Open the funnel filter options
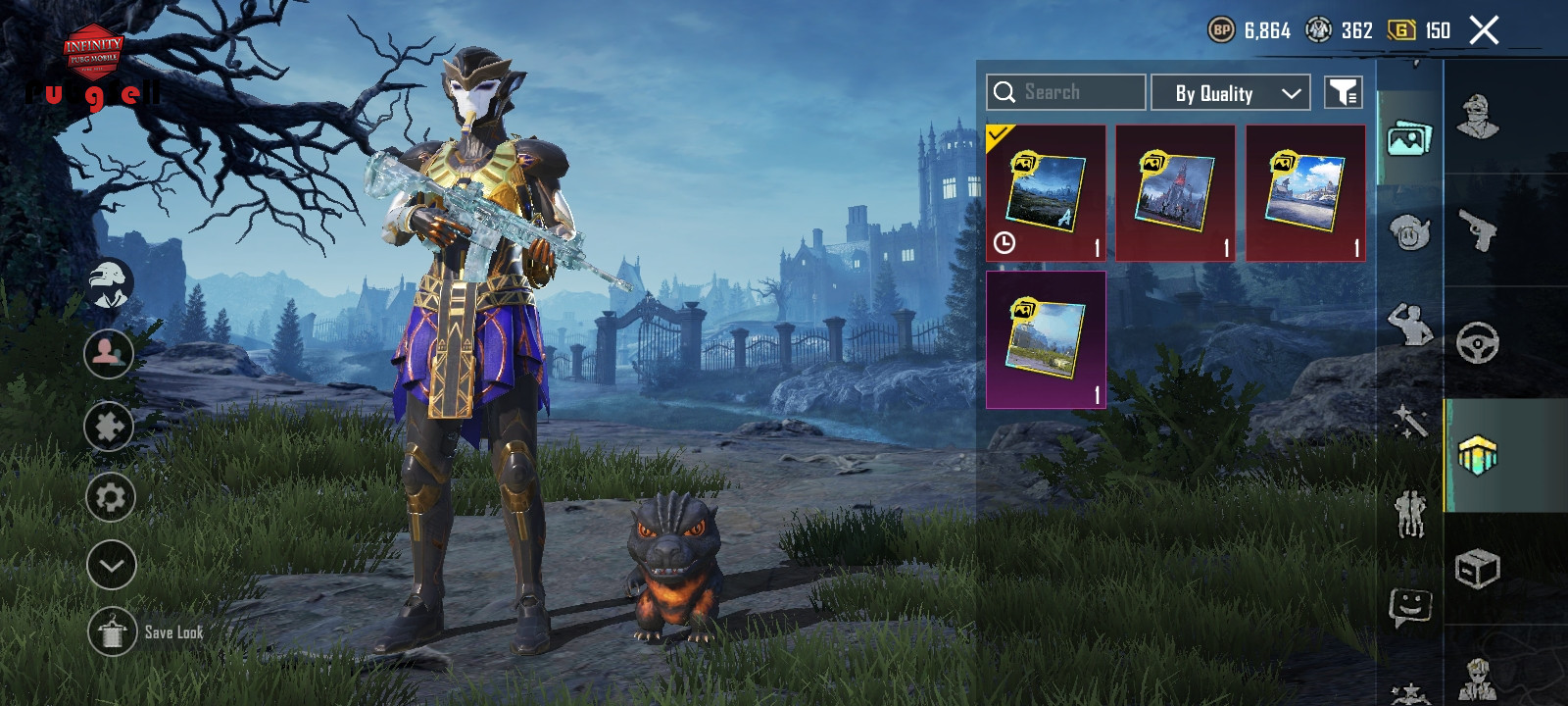The height and width of the screenshot is (706, 1568). (x=1343, y=93)
